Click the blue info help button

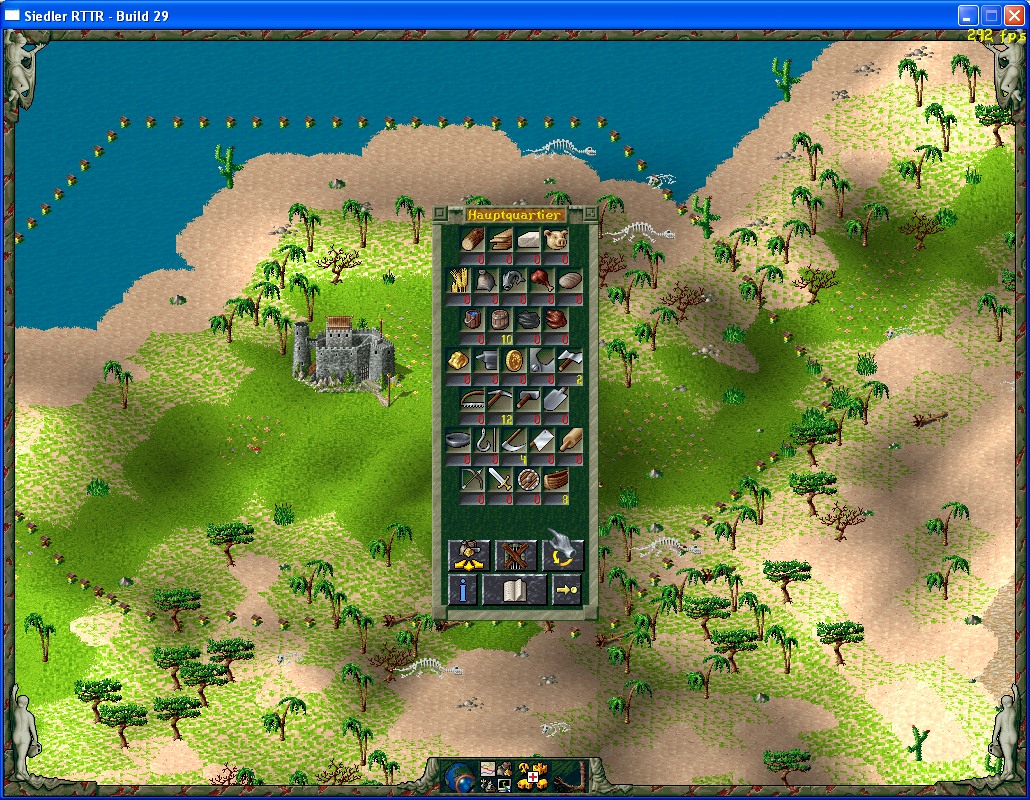461,590
